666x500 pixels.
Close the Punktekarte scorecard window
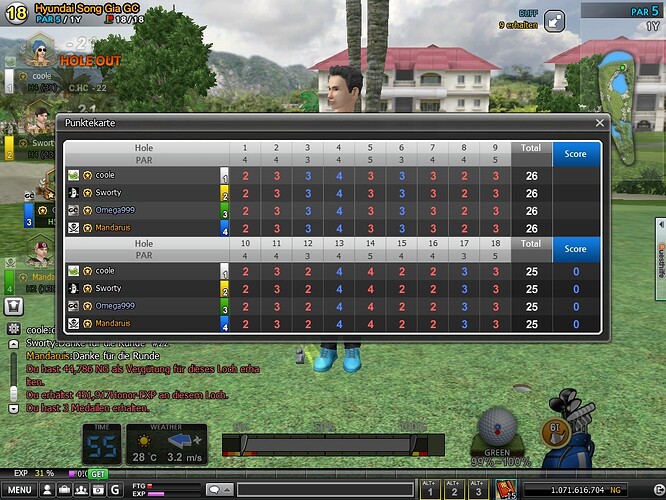tap(600, 123)
